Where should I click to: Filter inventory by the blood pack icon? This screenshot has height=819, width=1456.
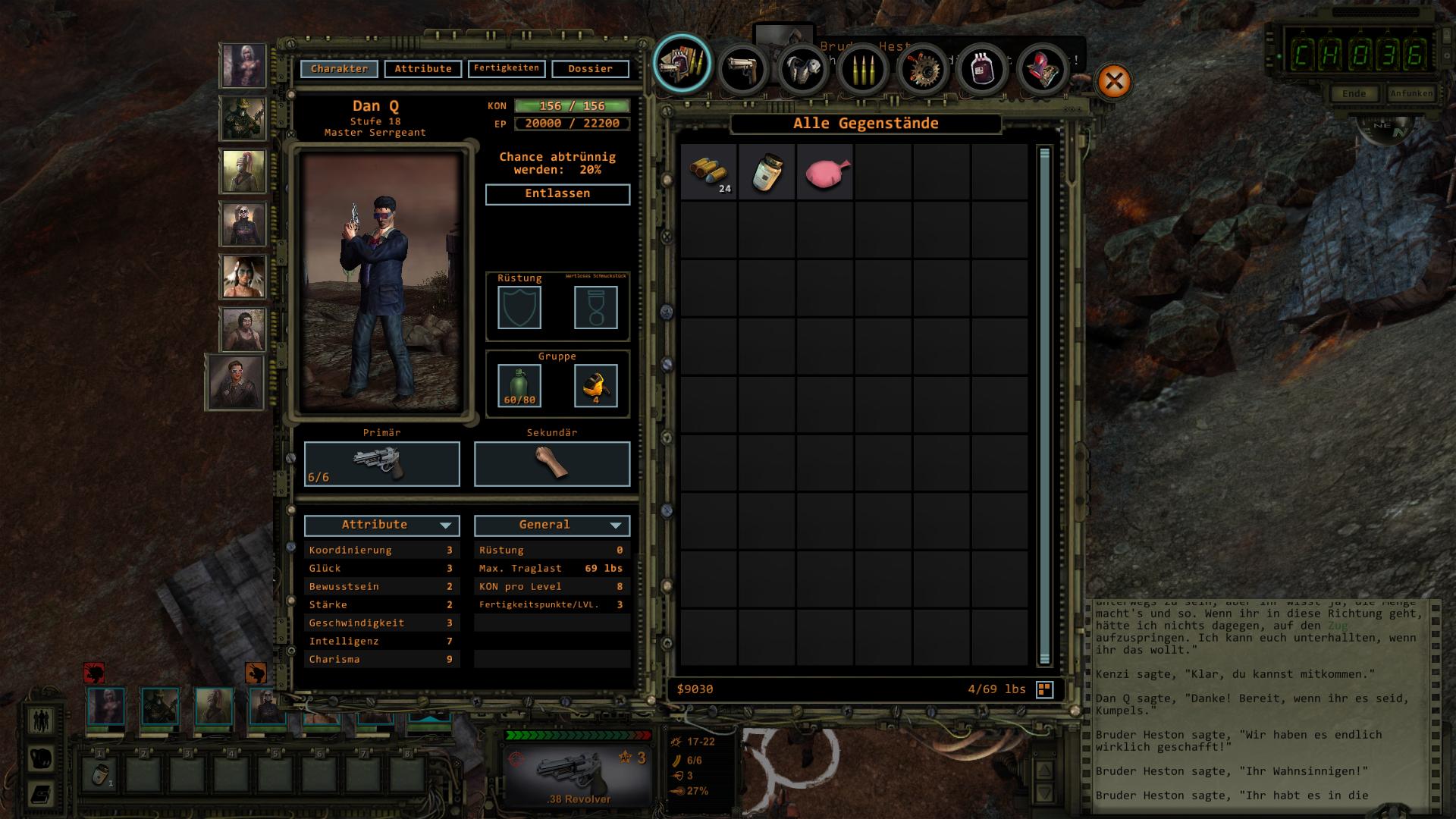click(x=982, y=69)
